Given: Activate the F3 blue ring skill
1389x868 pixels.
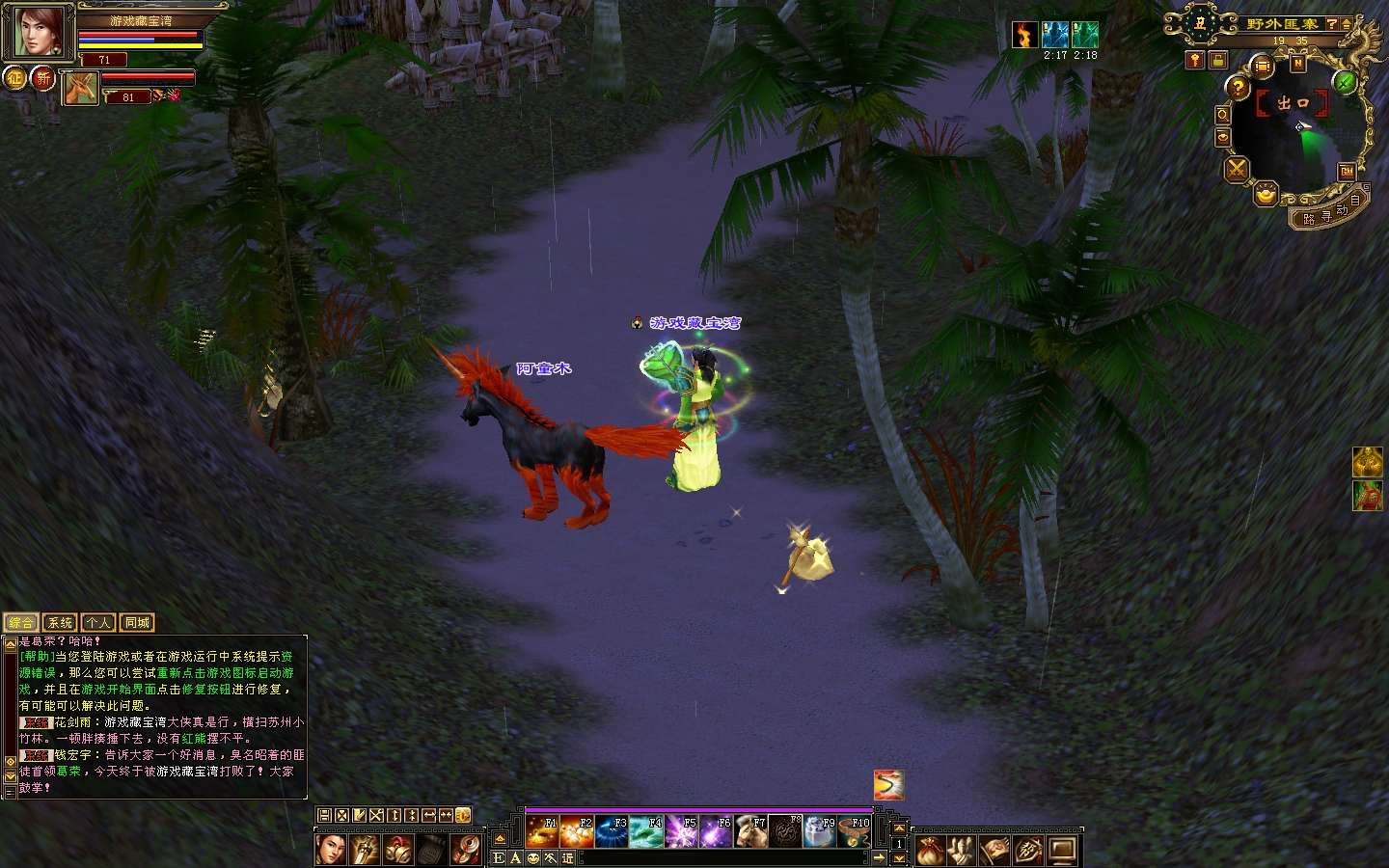Looking at the screenshot, I should pyautogui.click(x=612, y=831).
